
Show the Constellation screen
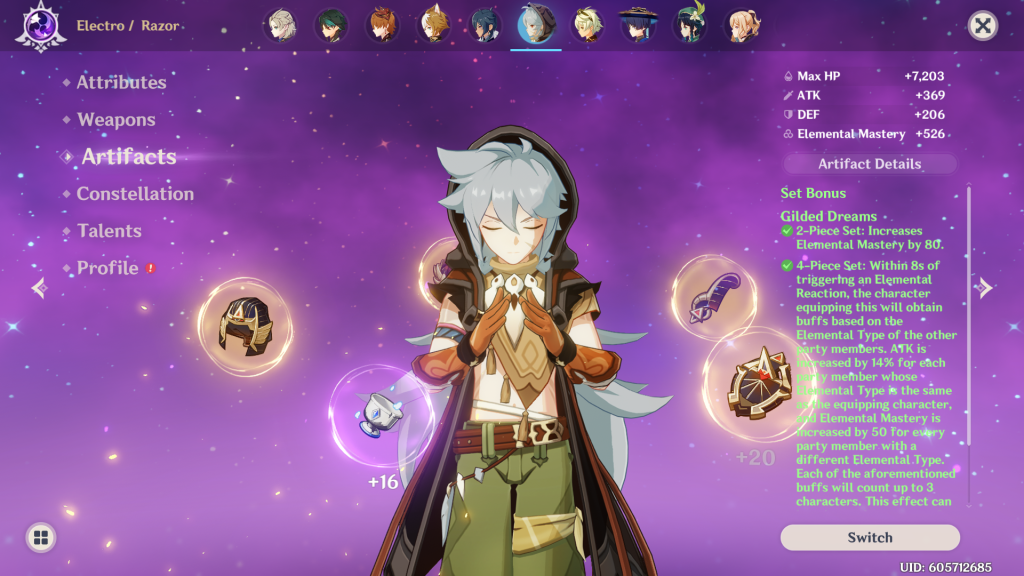coord(135,194)
